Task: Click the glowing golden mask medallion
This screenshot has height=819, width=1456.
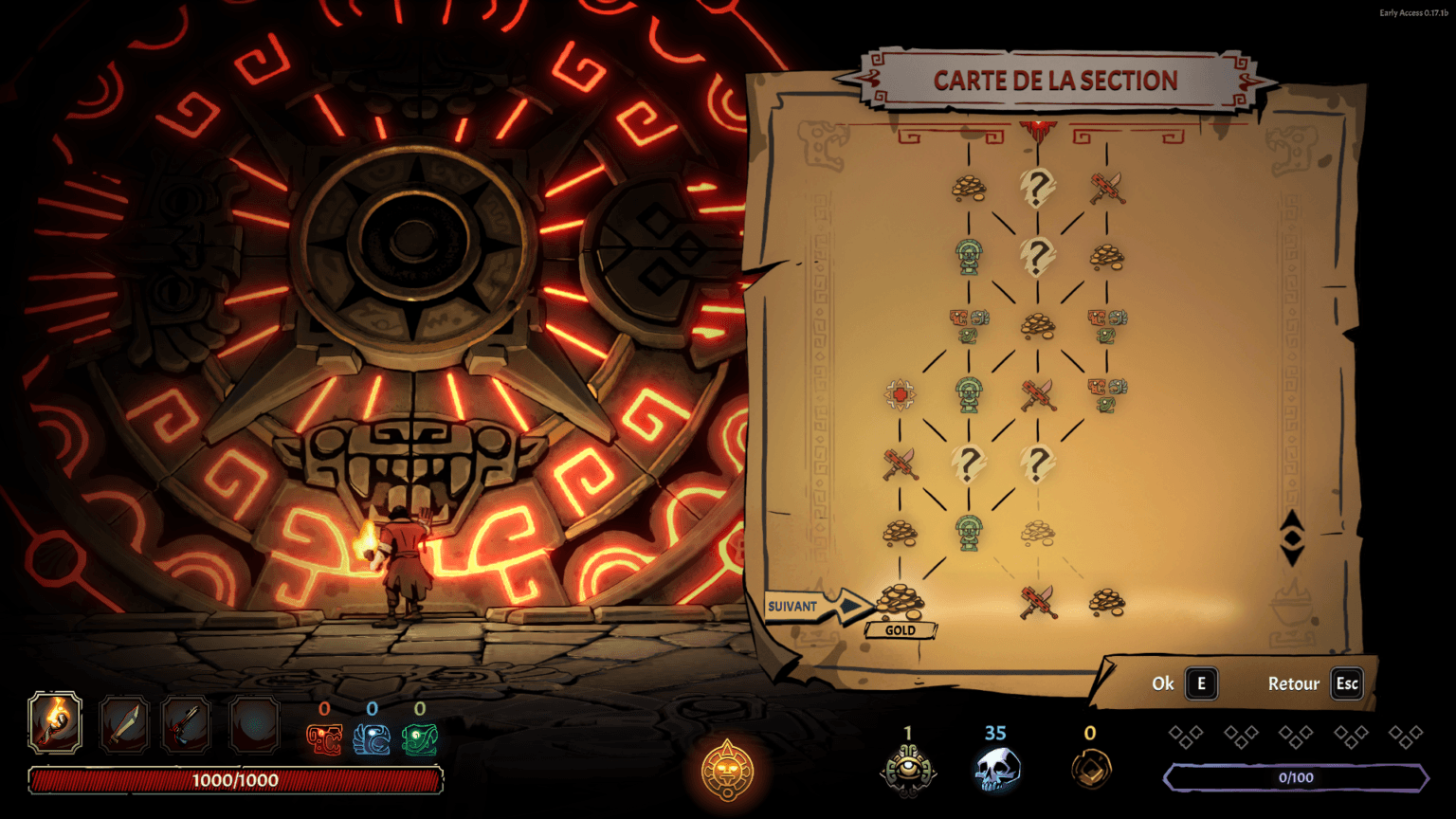Action: tap(727, 770)
